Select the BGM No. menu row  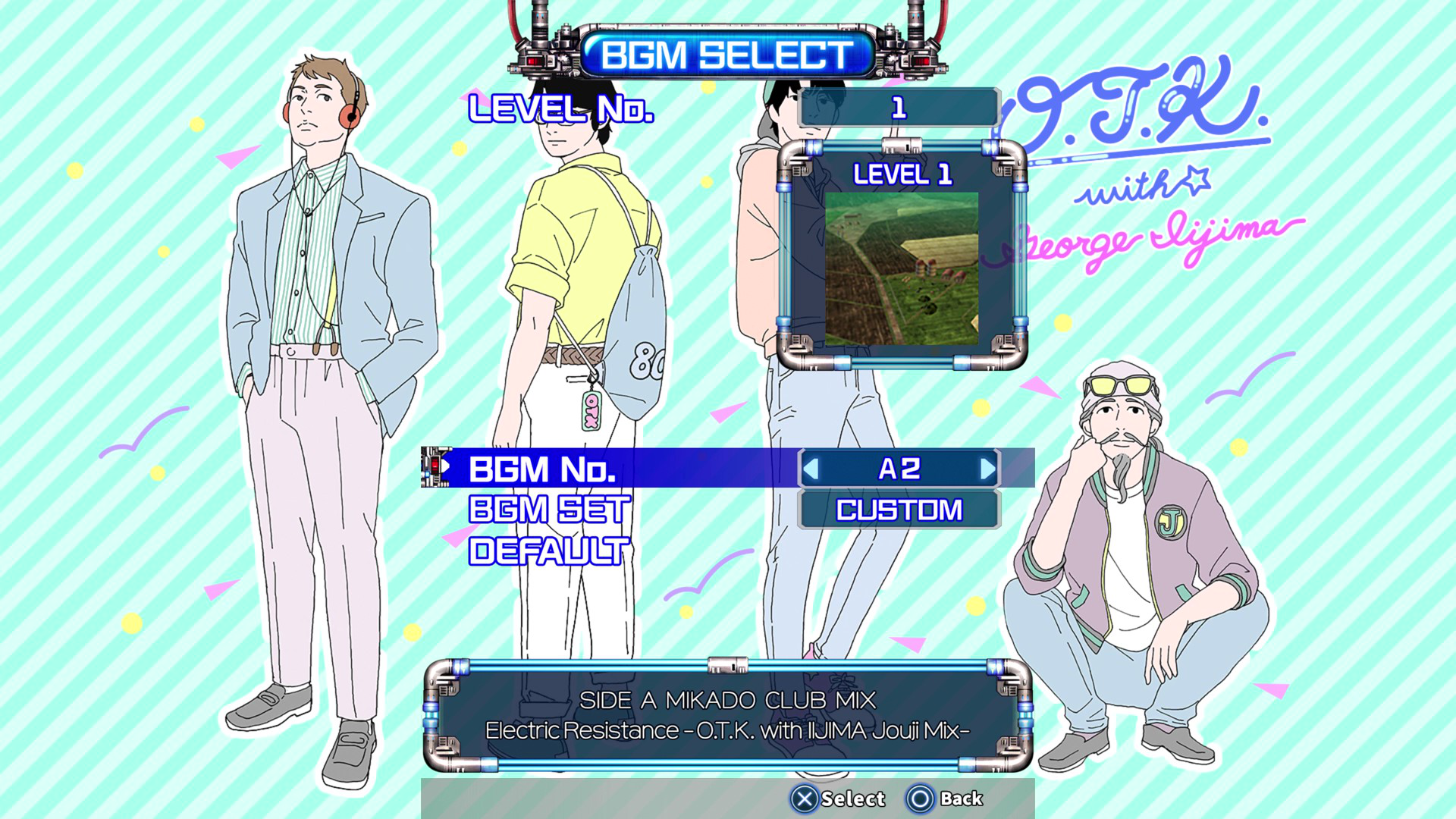[542, 469]
